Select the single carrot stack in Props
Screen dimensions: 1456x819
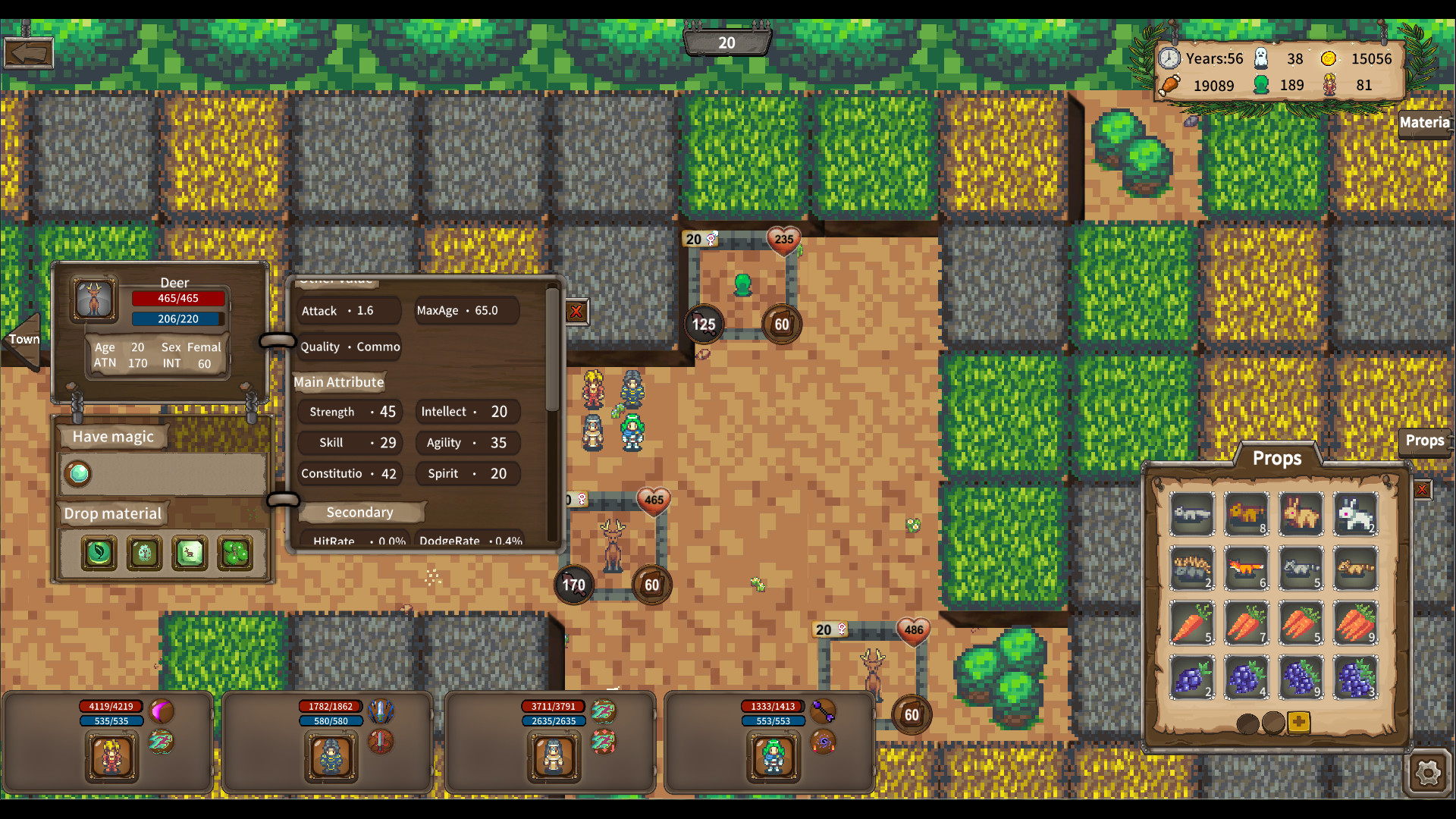(x=1191, y=623)
